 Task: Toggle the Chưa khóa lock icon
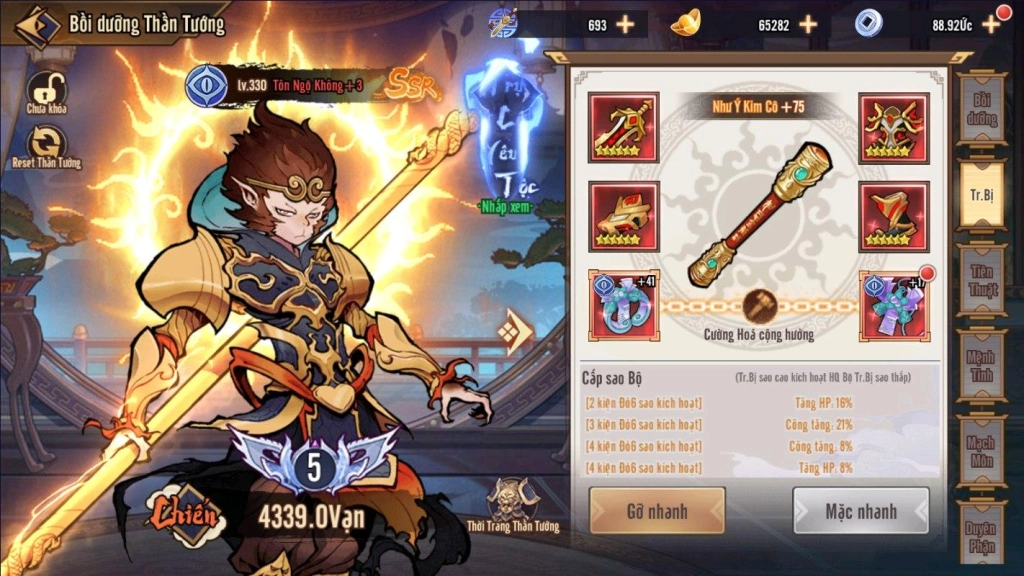pos(44,90)
